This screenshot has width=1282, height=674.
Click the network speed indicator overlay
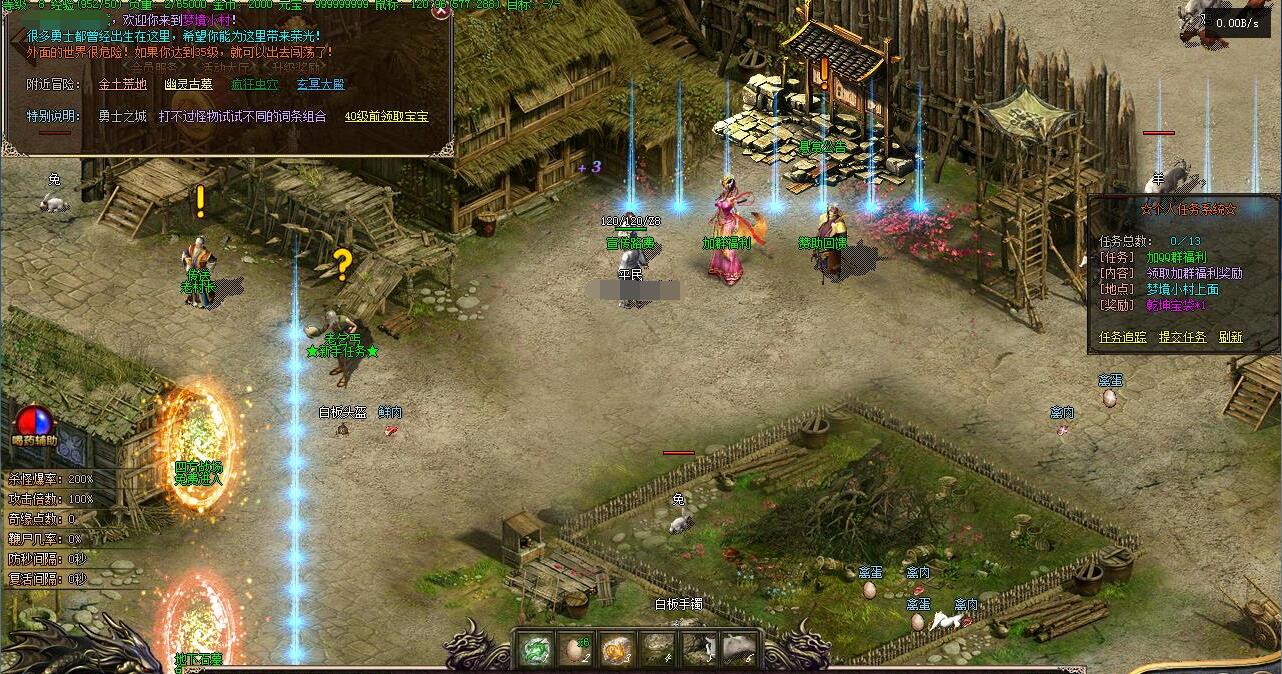(x=1237, y=22)
